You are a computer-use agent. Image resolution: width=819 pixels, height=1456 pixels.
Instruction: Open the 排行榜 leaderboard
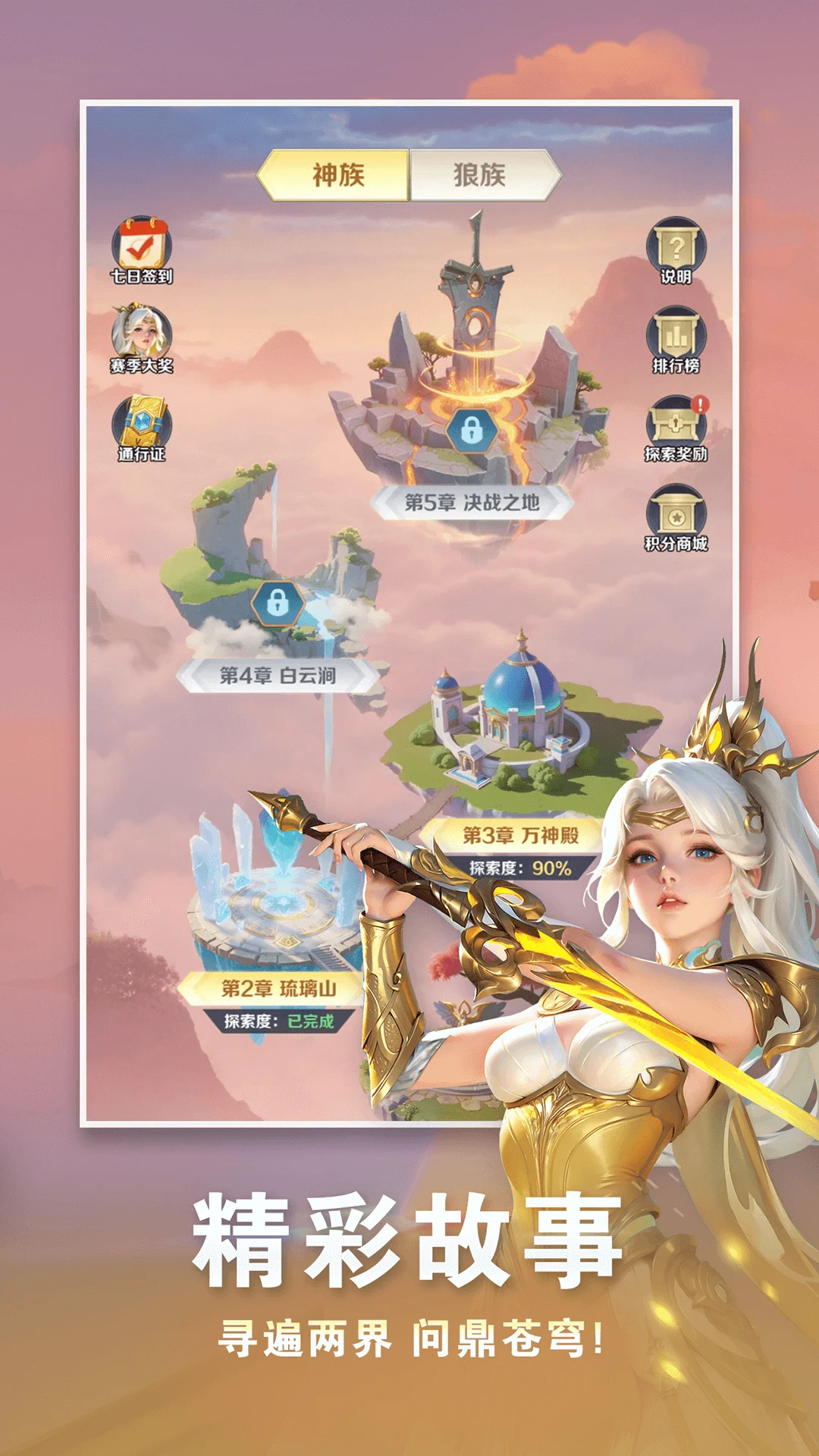[676, 339]
